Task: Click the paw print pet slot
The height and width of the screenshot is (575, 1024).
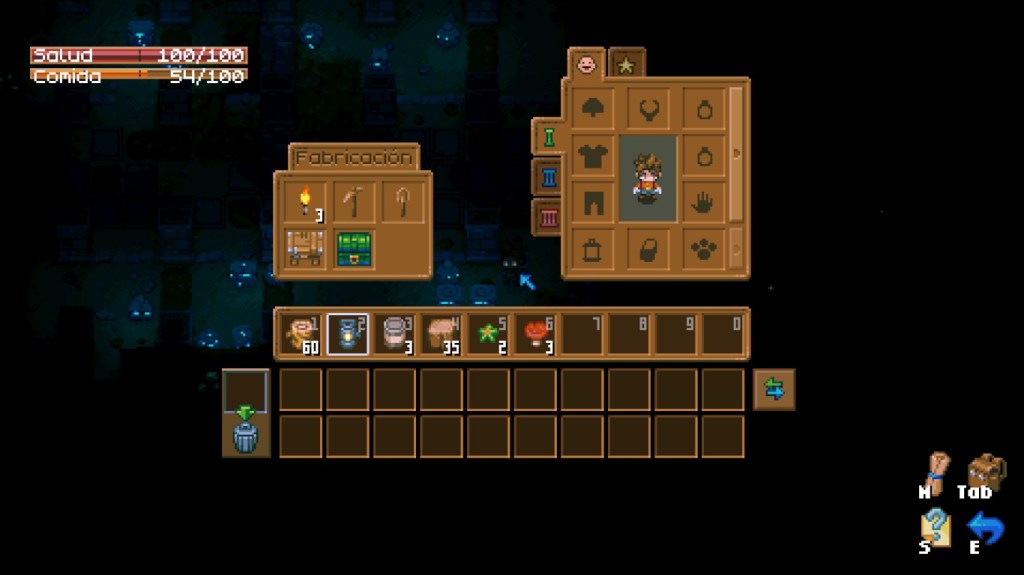Action: tap(704, 249)
